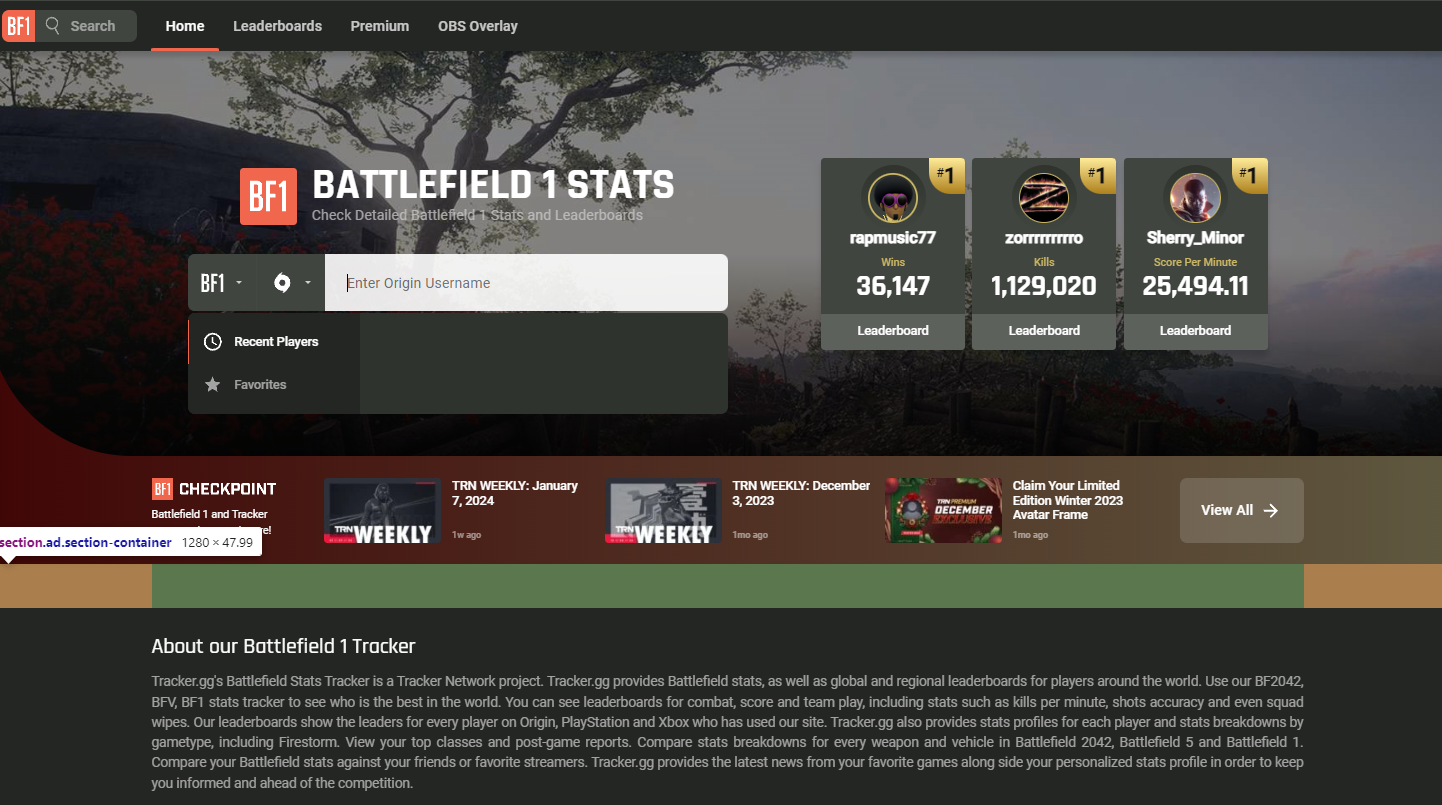The width and height of the screenshot is (1442, 805).
Task: Expand the platform selection dropdown
Action: (290, 282)
